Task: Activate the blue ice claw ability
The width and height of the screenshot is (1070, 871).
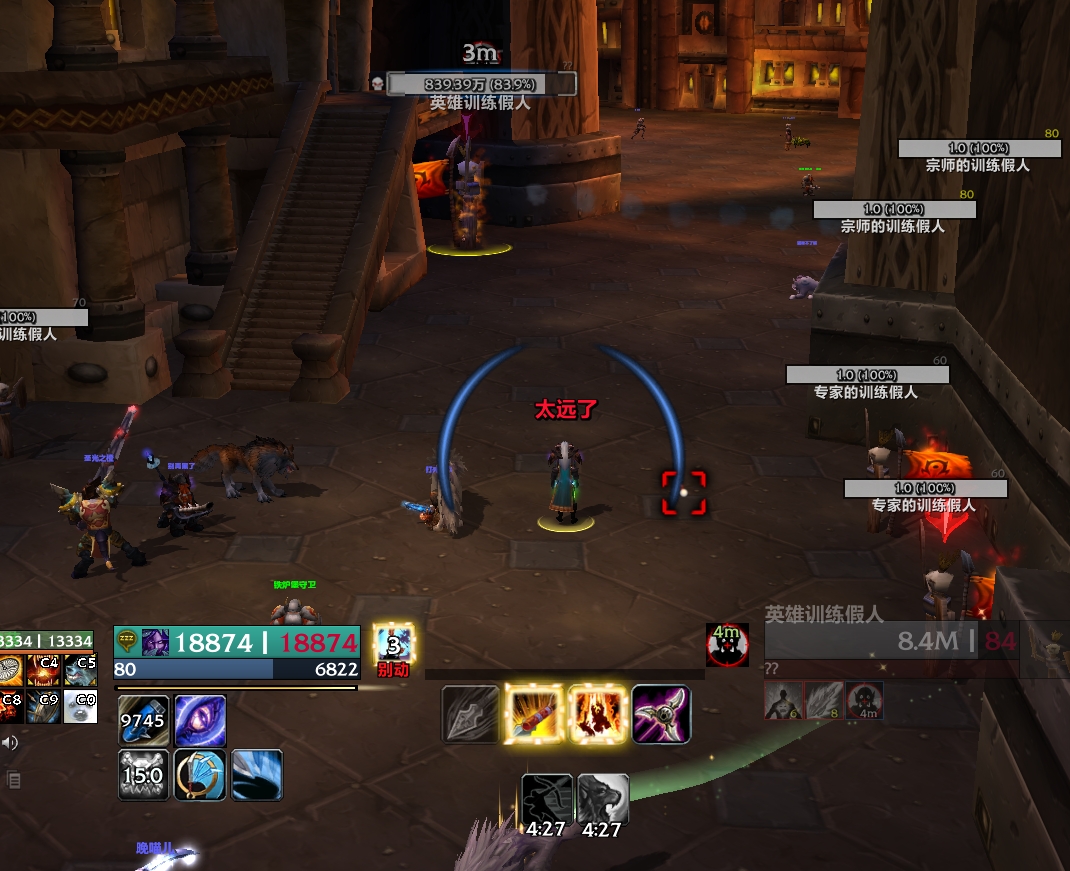Action: [x=257, y=775]
